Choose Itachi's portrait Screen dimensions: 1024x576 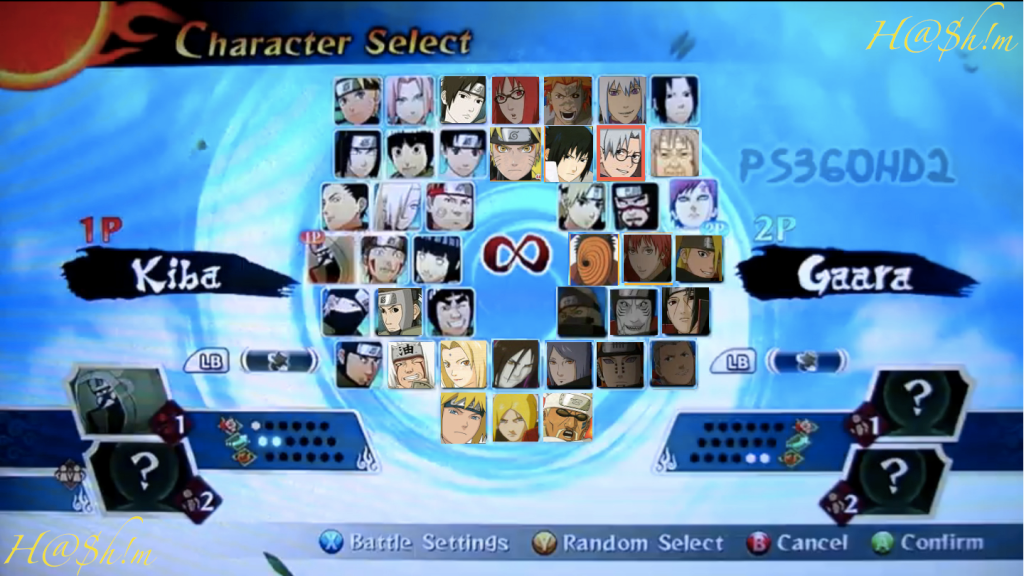point(686,312)
